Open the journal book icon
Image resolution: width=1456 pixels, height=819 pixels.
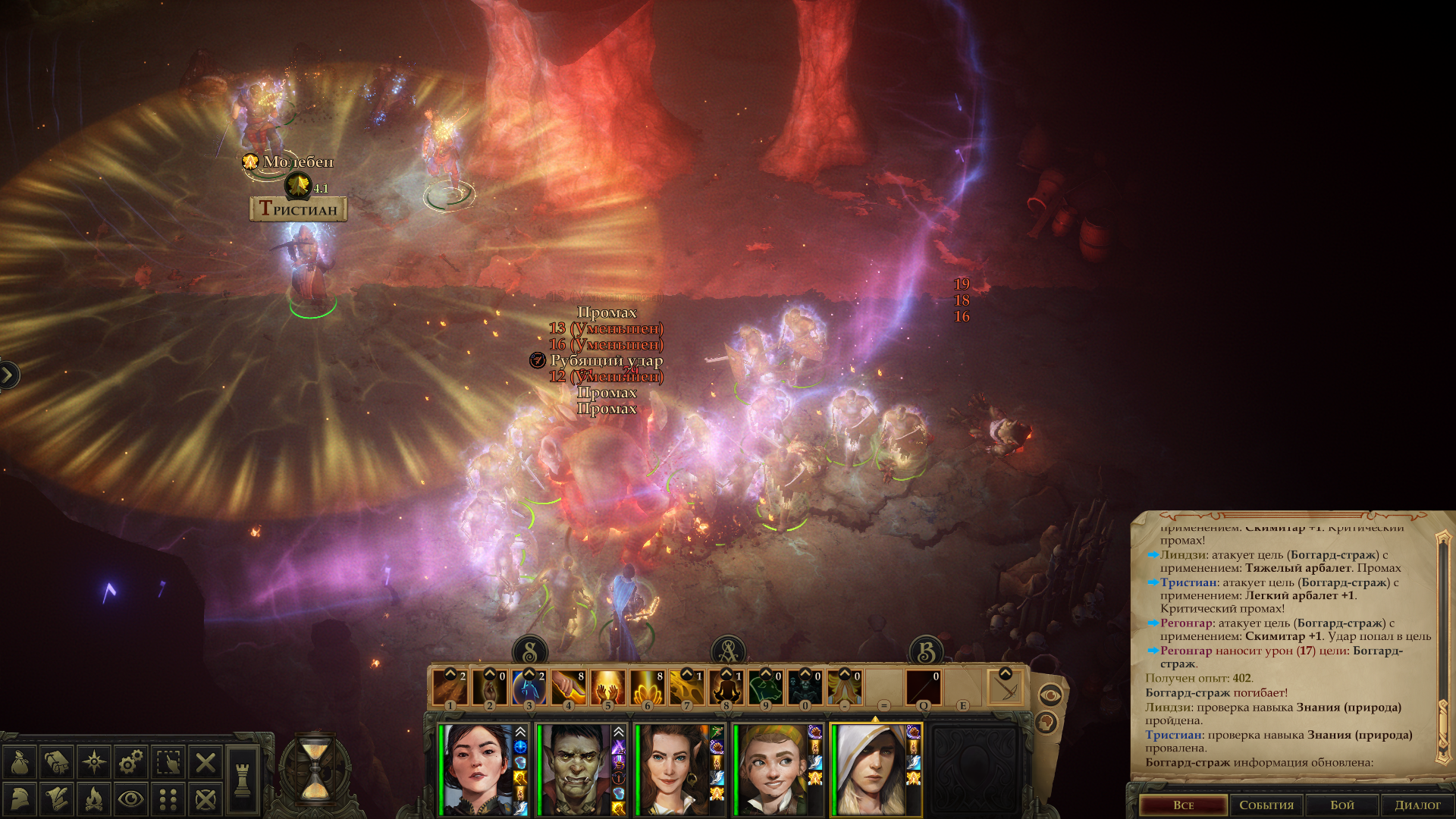[x=56, y=762]
